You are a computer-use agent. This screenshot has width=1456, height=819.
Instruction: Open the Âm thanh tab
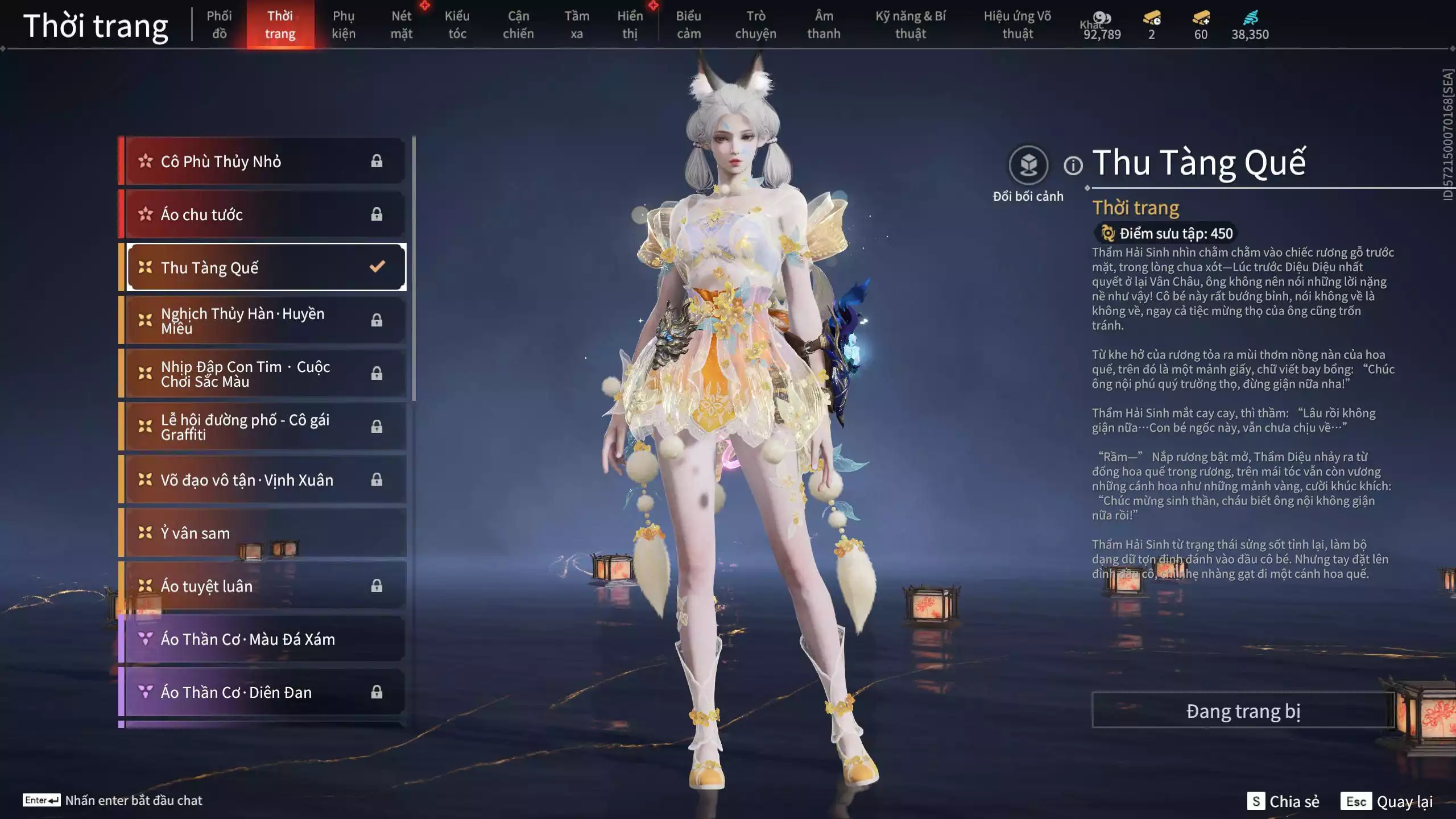824,24
